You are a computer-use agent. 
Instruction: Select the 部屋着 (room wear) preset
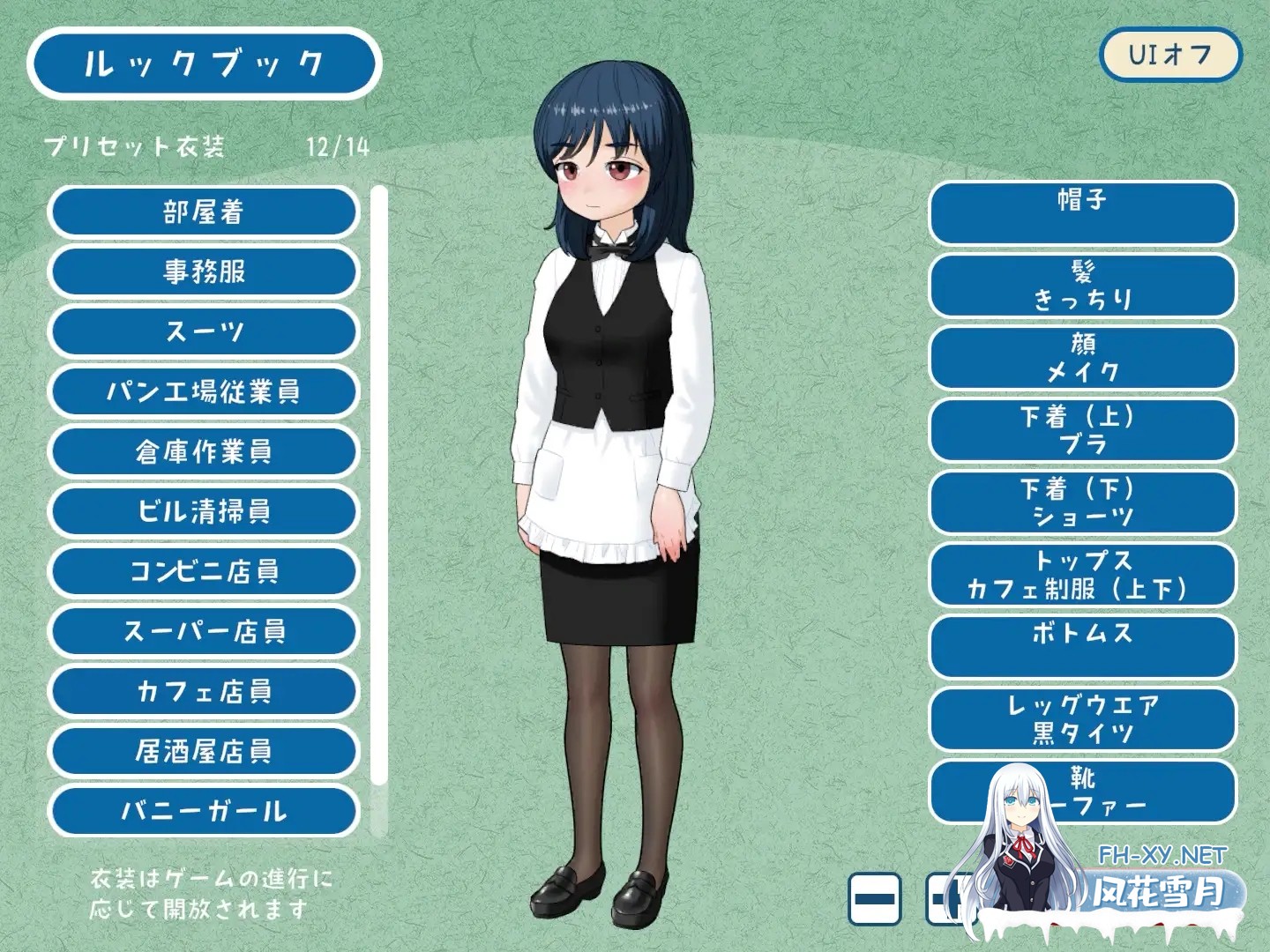click(204, 212)
